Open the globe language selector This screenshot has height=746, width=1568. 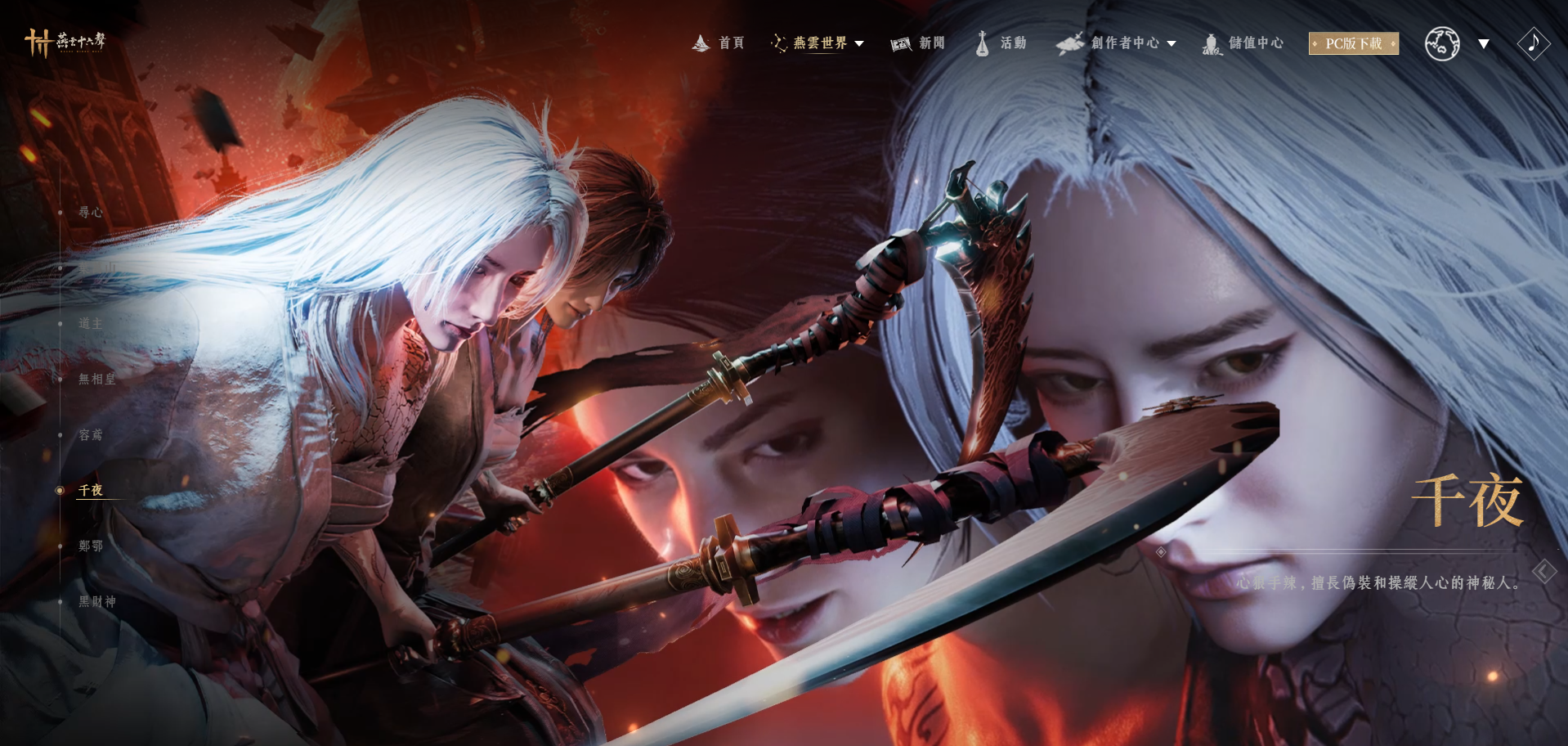[x=1443, y=43]
